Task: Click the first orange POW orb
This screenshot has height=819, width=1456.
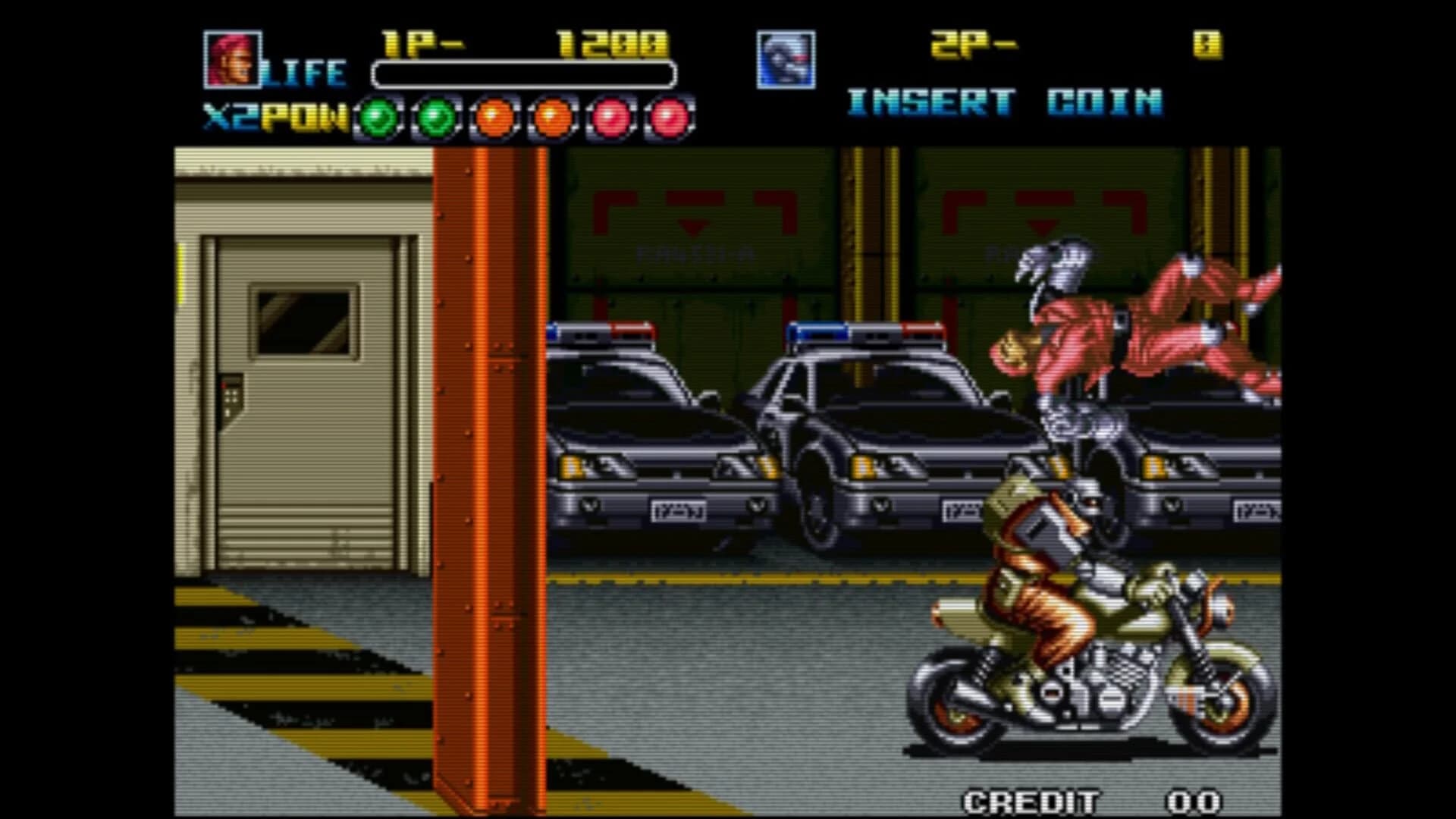Action: point(493,116)
